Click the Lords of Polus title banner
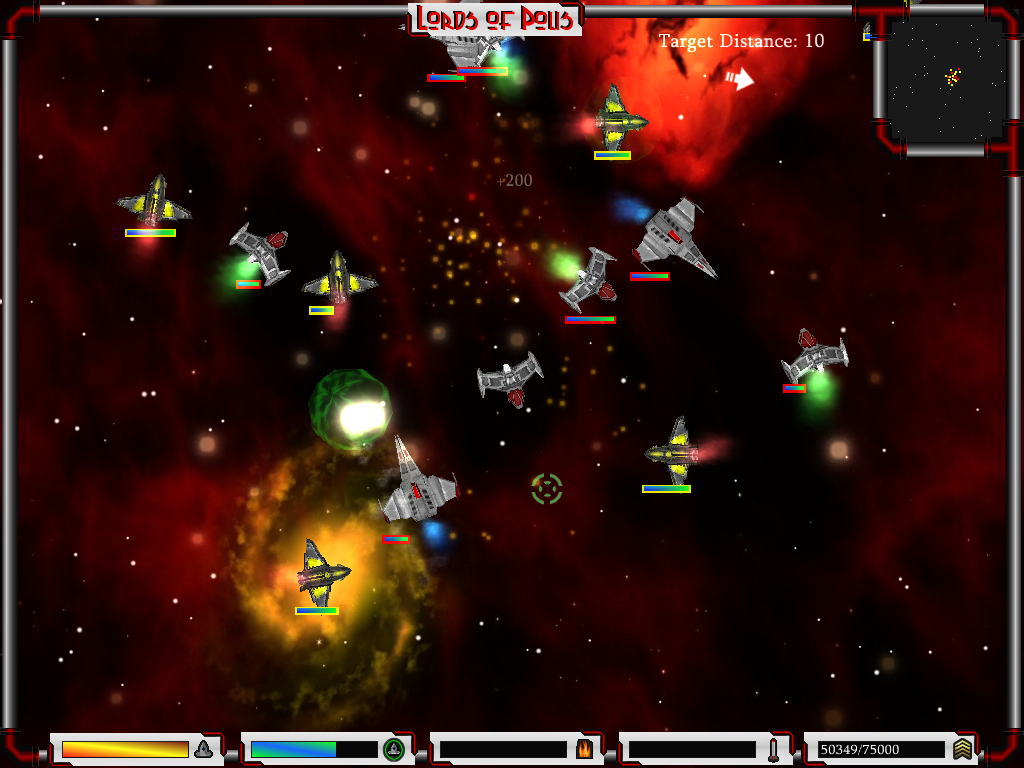The width and height of the screenshot is (1024, 768). point(496,18)
